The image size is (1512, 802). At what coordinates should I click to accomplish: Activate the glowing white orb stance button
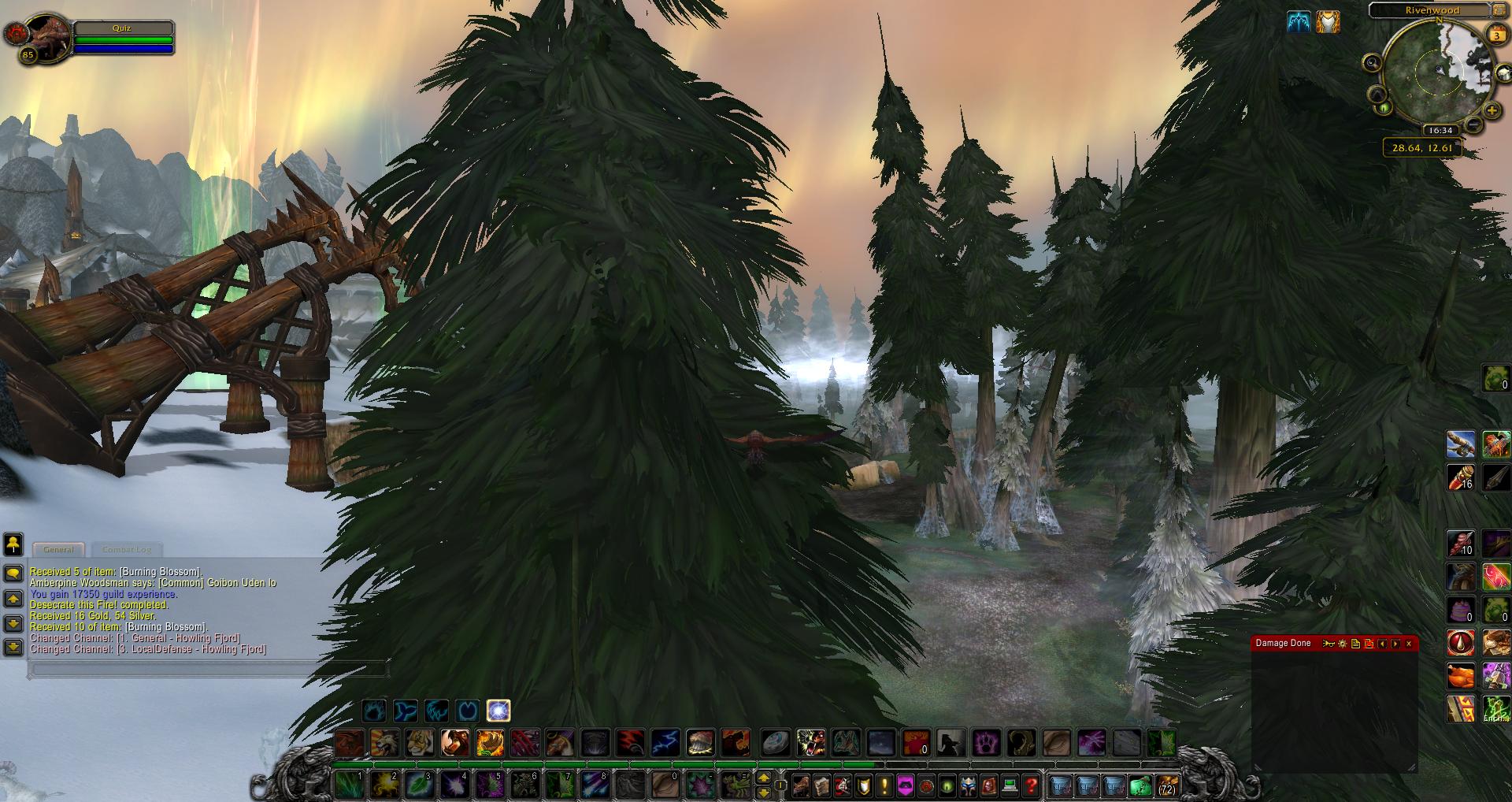pyautogui.click(x=498, y=711)
